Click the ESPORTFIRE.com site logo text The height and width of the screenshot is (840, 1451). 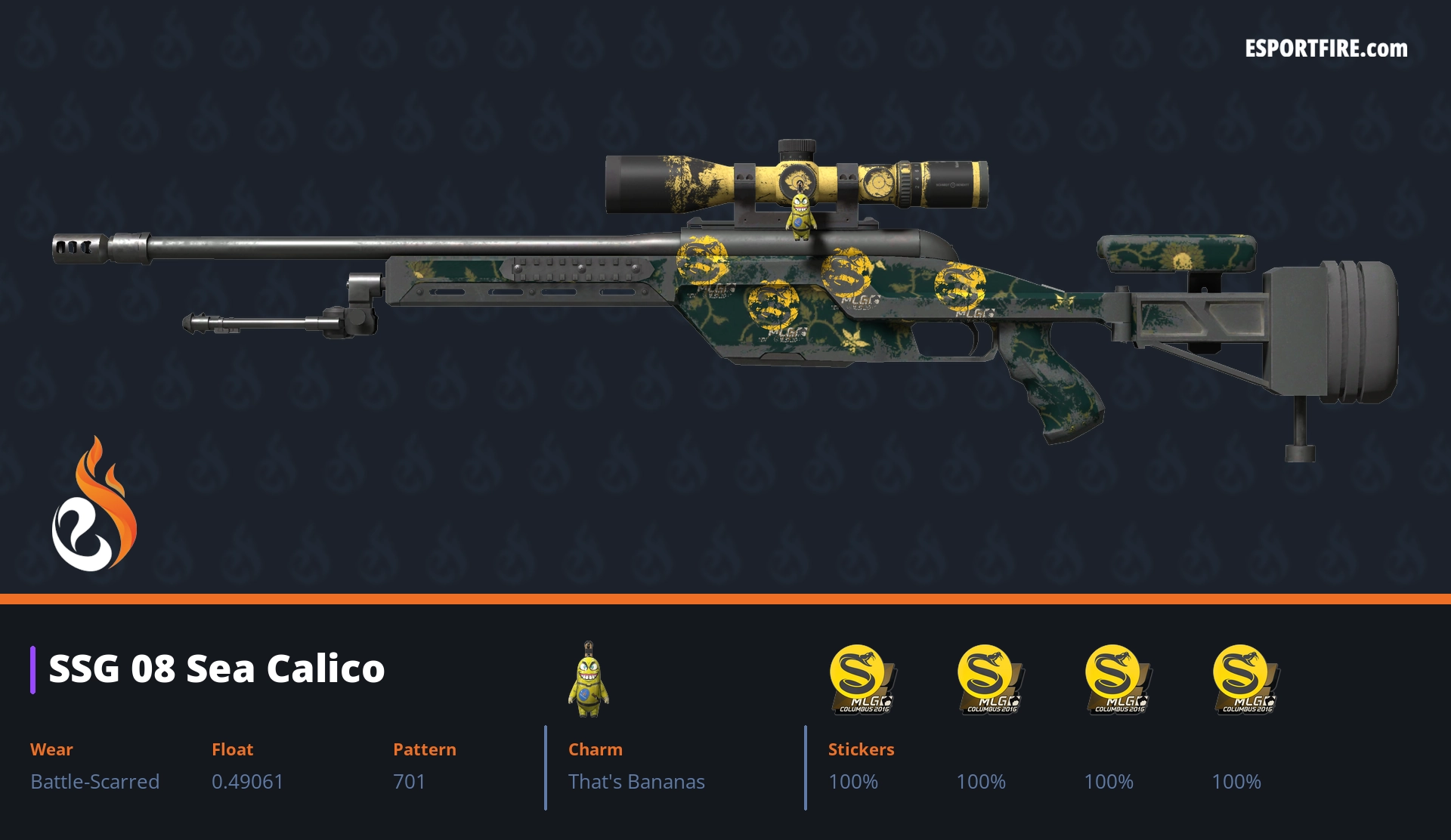(1326, 49)
